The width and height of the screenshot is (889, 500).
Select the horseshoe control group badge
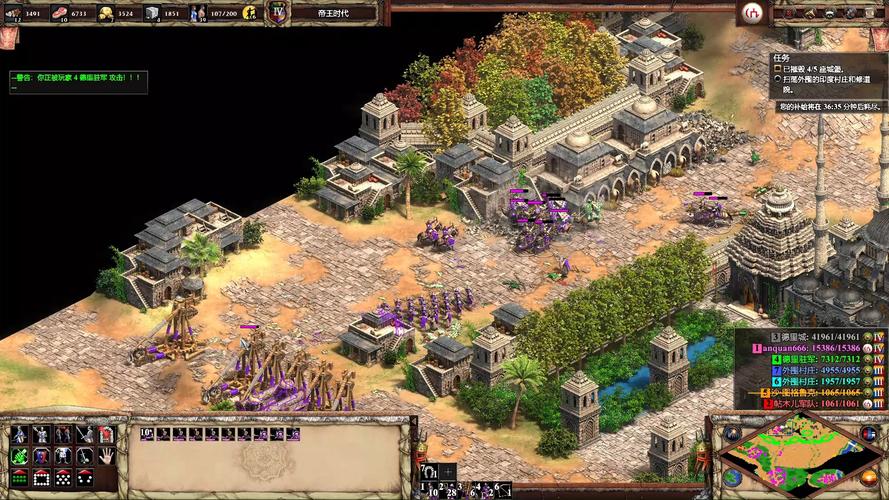(x=429, y=472)
